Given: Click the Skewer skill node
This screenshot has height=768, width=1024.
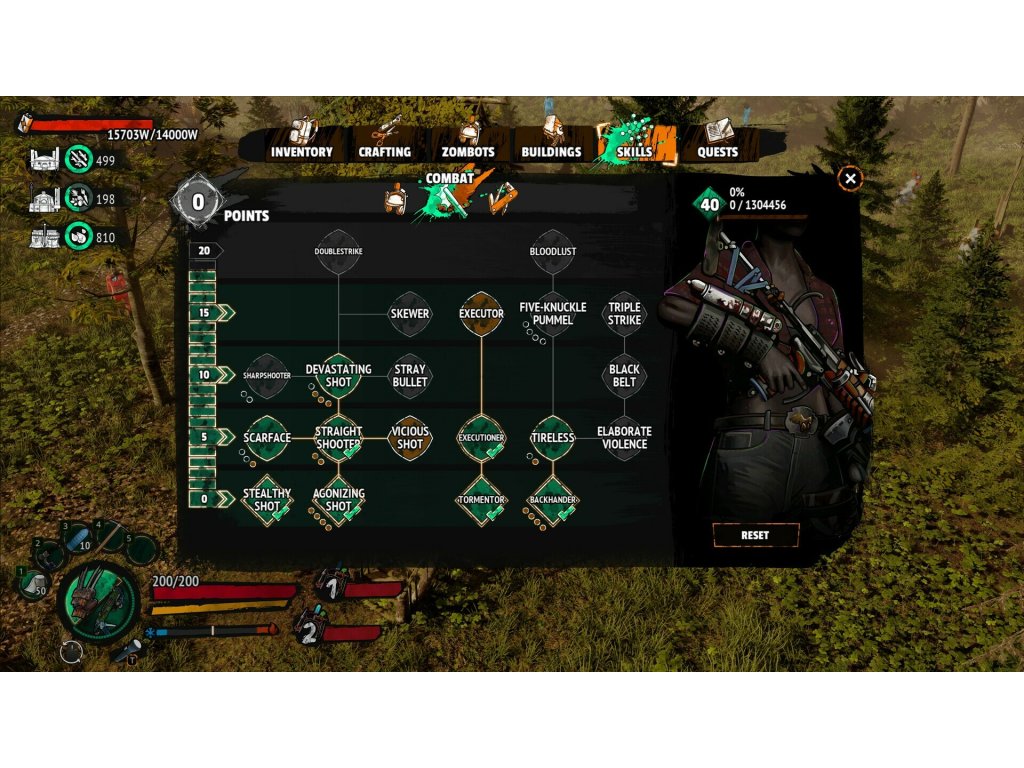Looking at the screenshot, I should (410, 313).
